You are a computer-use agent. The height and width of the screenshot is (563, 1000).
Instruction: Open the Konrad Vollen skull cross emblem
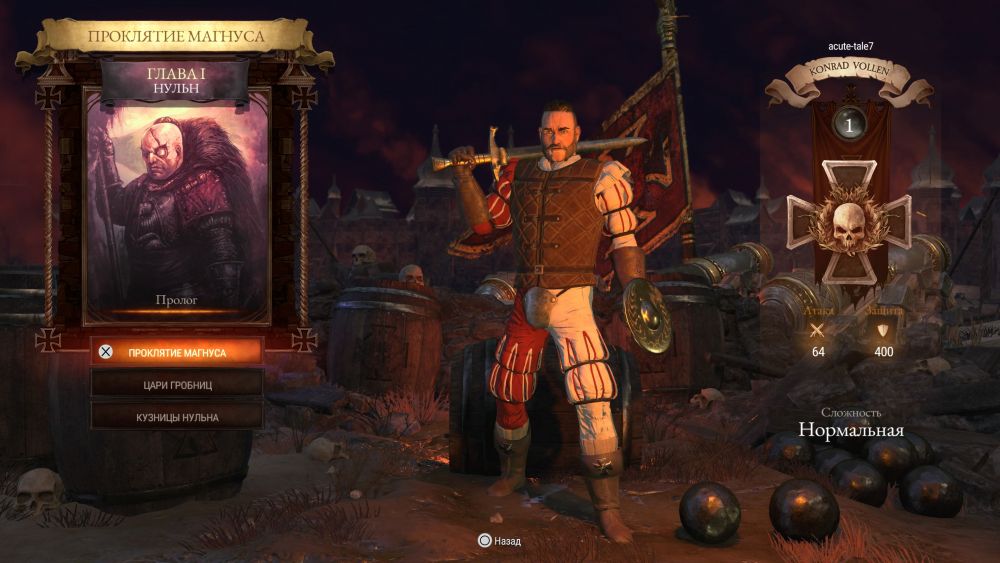(849, 222)
